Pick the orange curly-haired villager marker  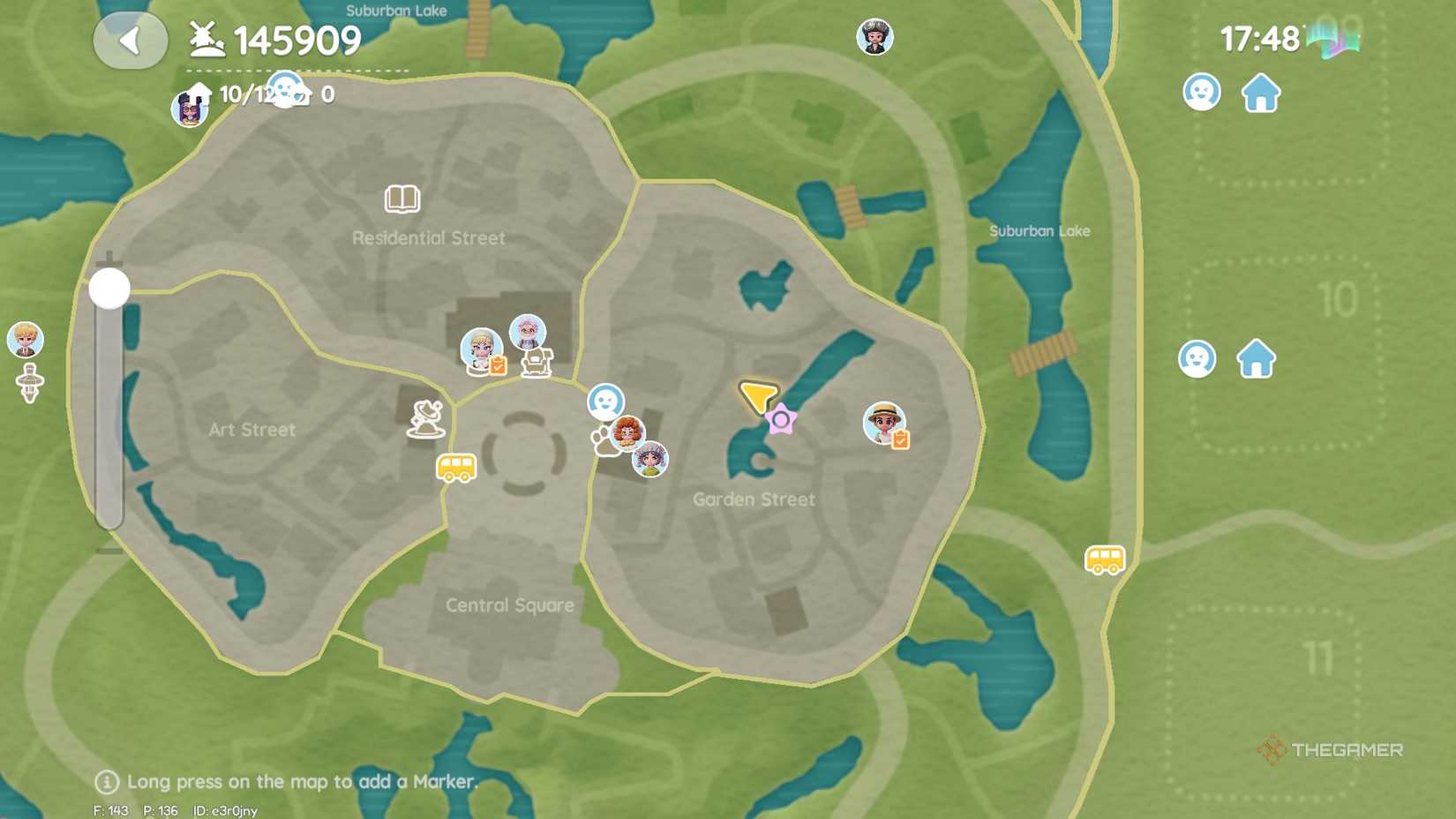[627, 432]
